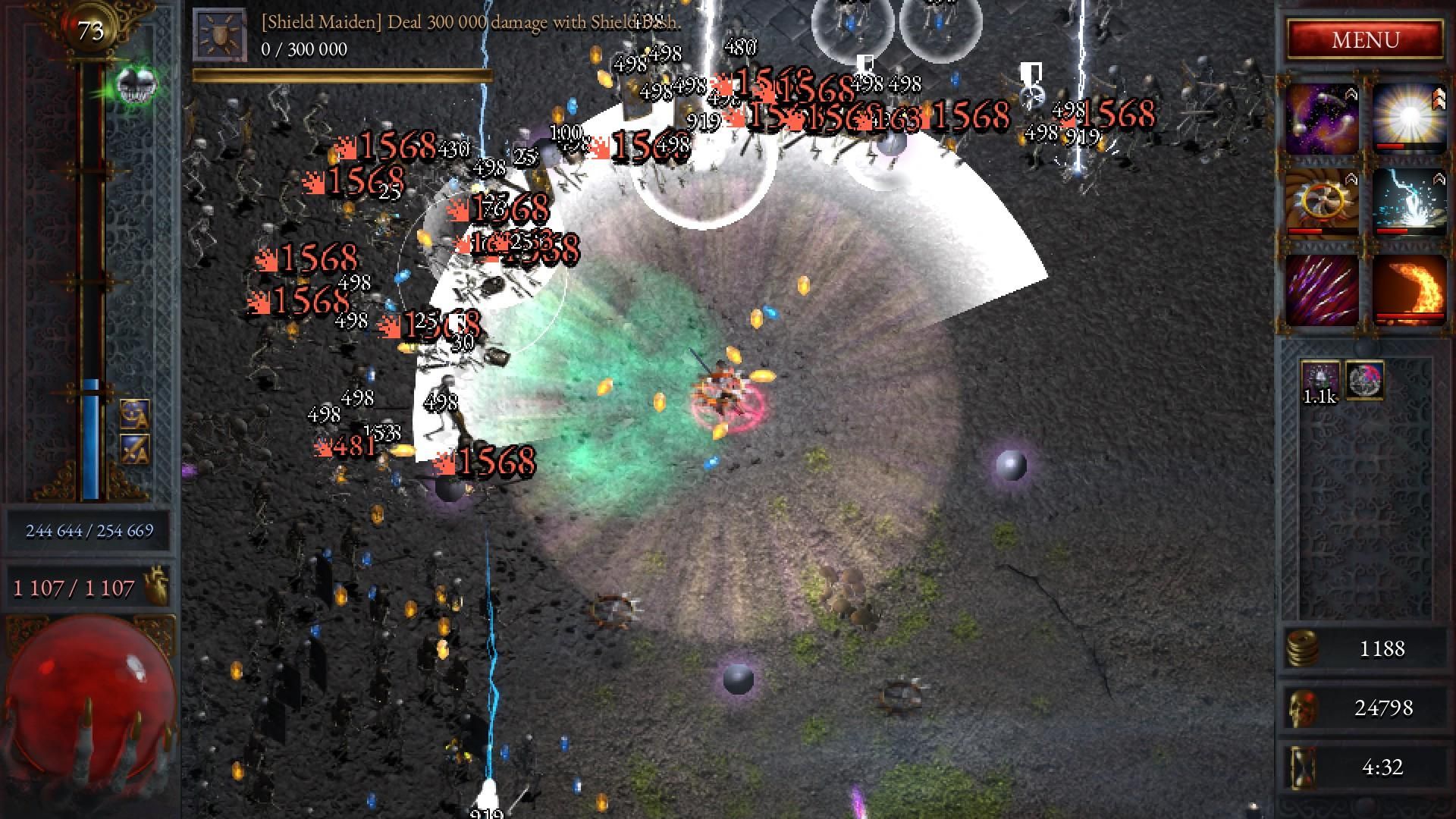Click the spinning sawblade ability icon

pyautogui.click(x=1322, y=203)
